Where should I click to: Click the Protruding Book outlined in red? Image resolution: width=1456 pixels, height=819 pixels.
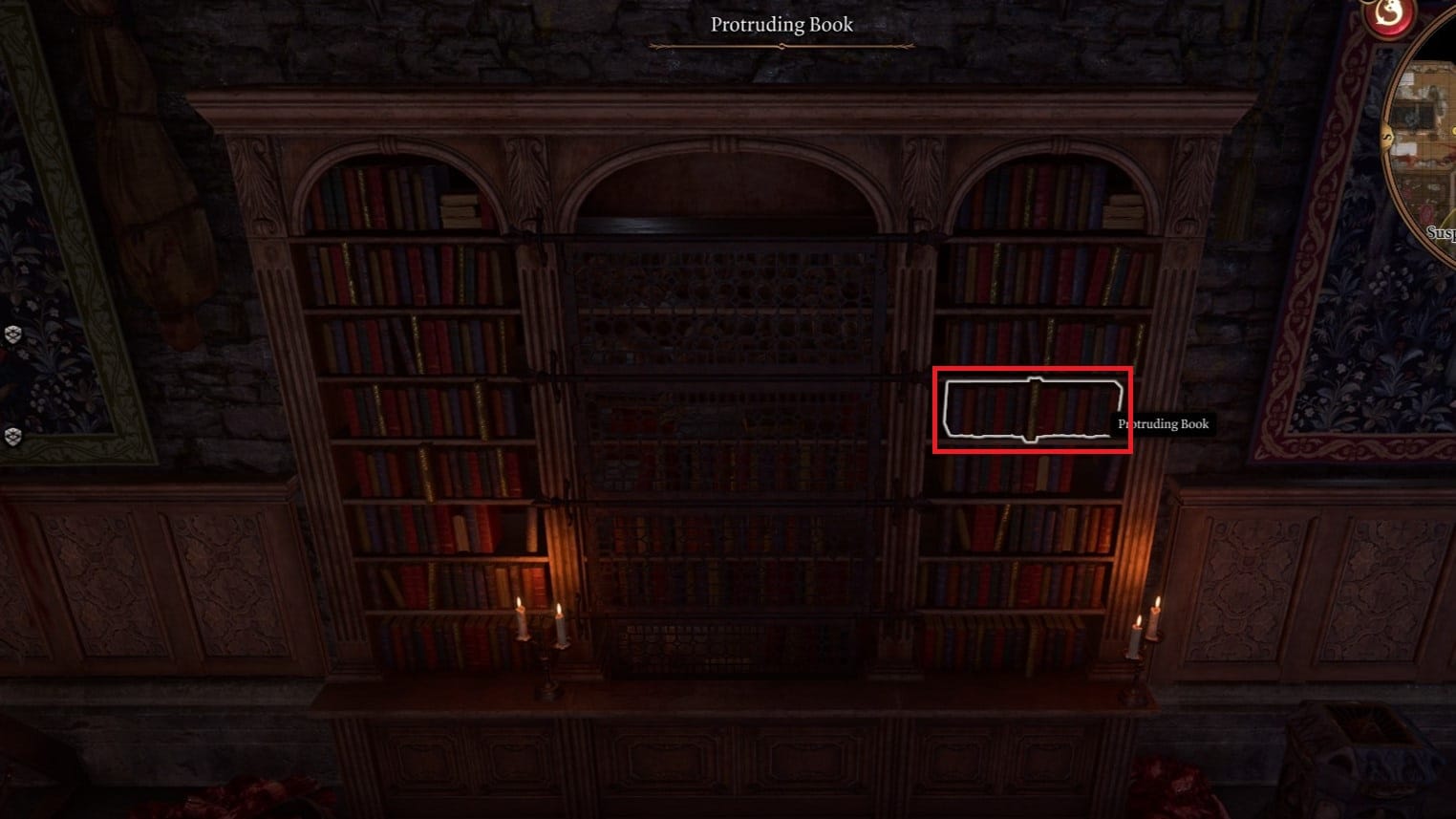pos(1032,409)
